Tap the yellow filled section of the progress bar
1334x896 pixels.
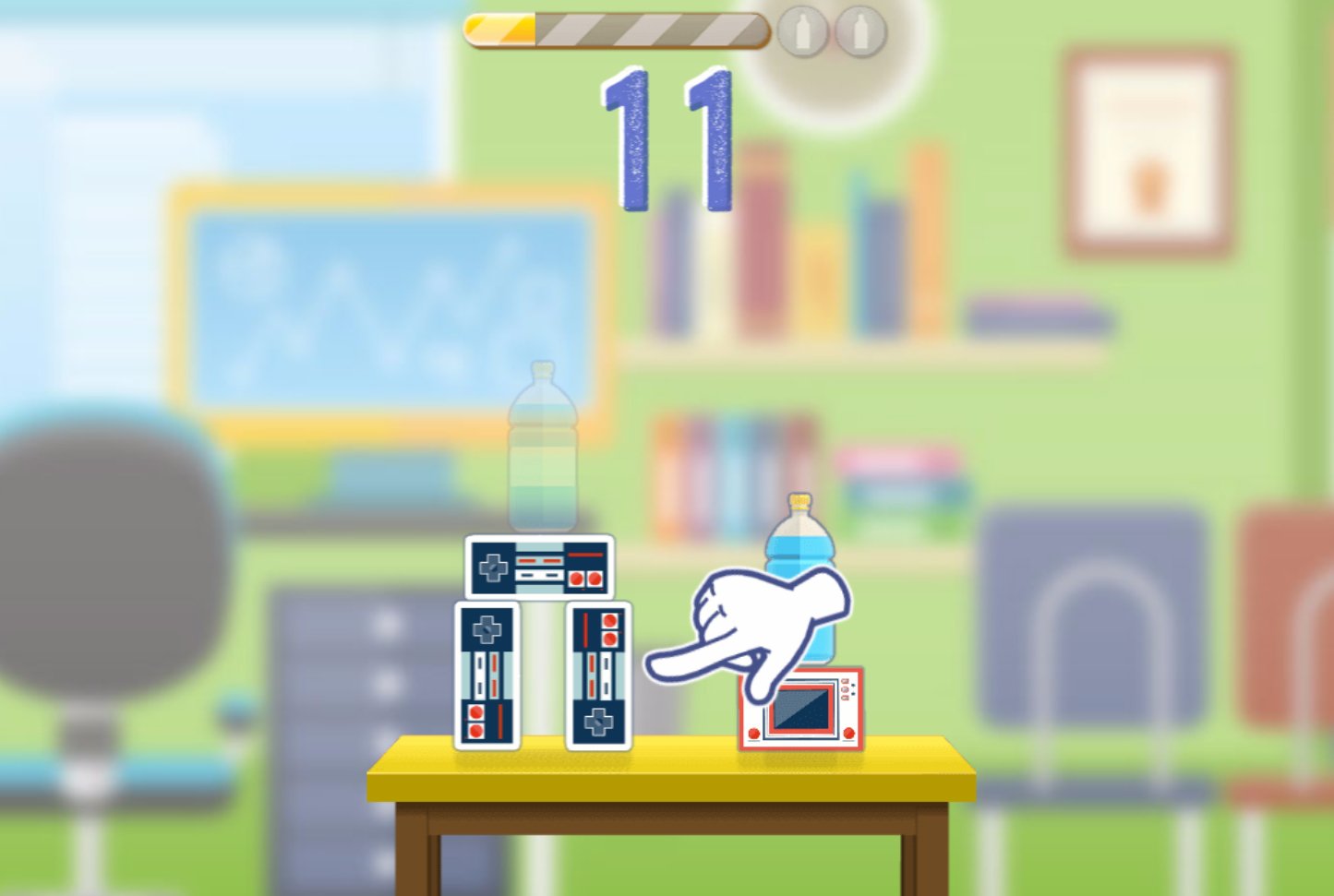(x=499, y=29)
